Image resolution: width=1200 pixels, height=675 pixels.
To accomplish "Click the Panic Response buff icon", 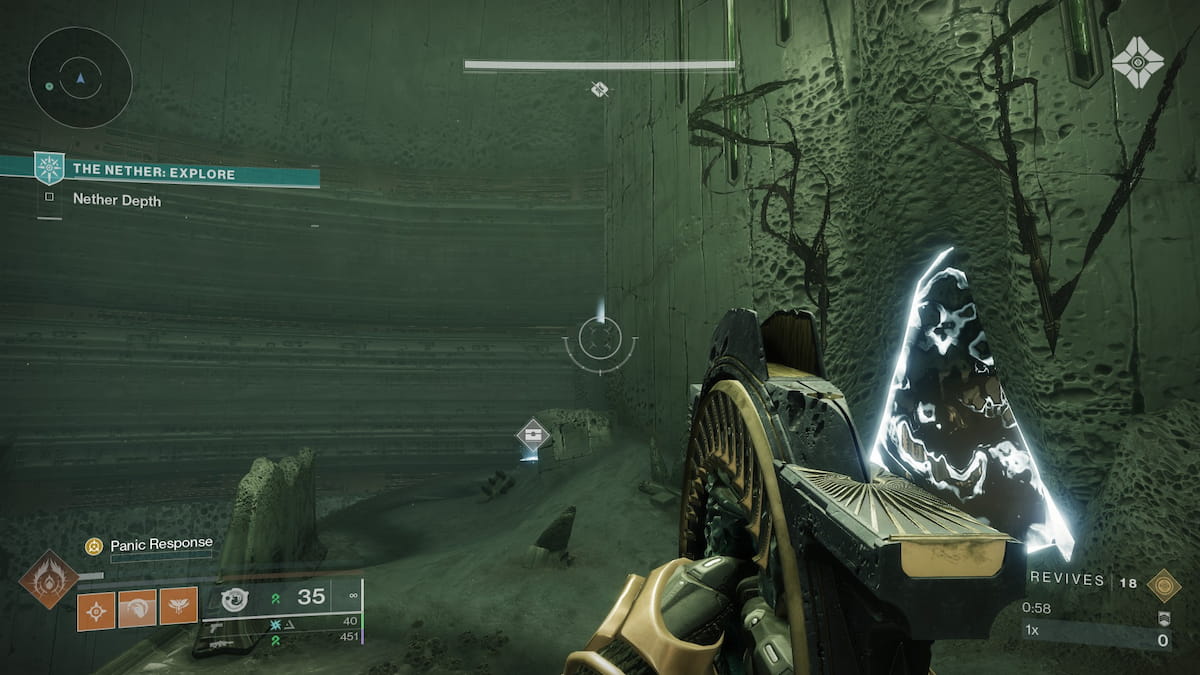I will (94, 545).
